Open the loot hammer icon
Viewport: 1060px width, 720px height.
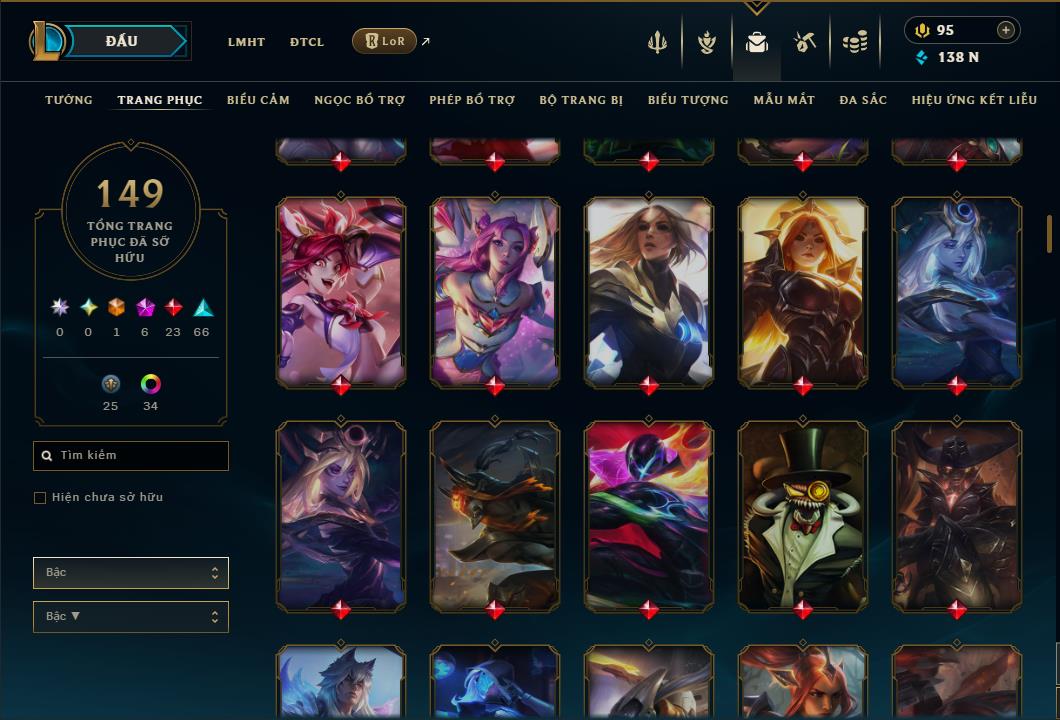point(805,42)
